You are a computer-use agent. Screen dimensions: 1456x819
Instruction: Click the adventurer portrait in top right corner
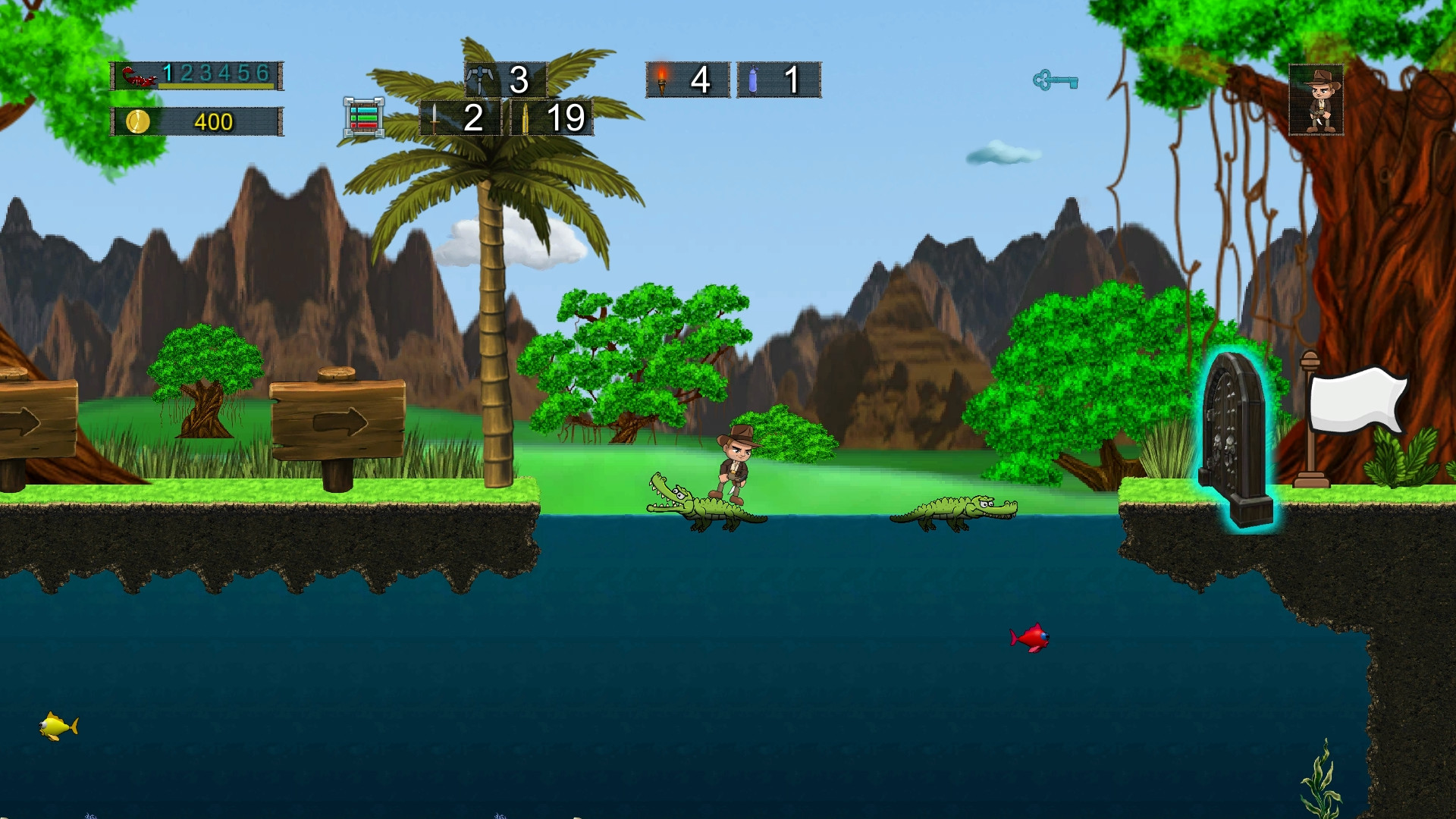pos(1317,99)
